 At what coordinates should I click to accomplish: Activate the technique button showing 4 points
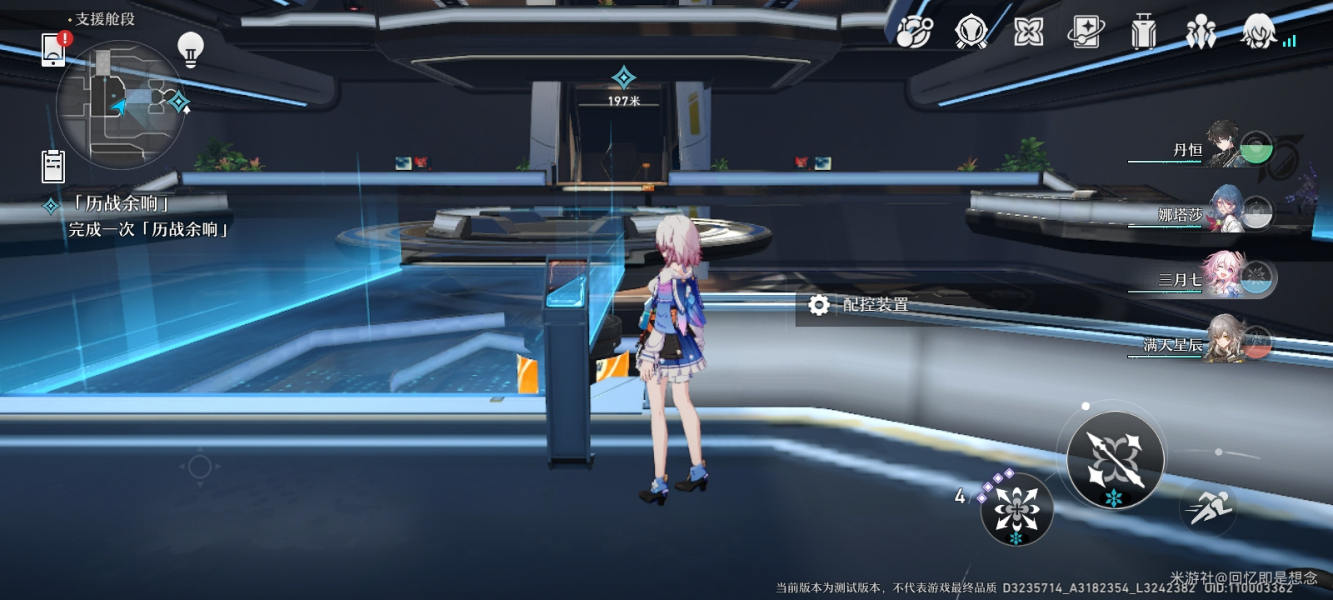click(x=1016, y=509)
